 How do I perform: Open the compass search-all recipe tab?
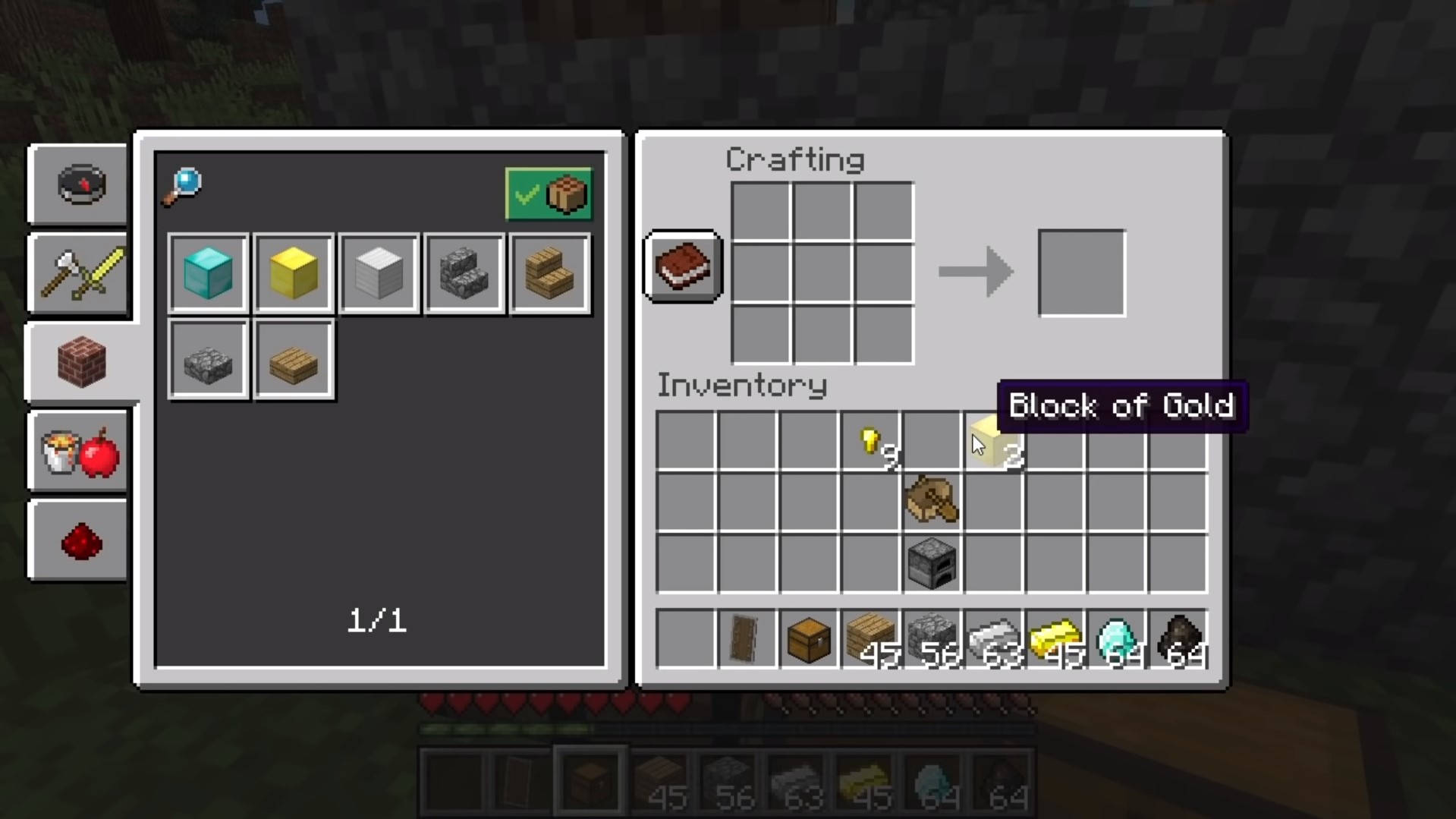(80, 184)
